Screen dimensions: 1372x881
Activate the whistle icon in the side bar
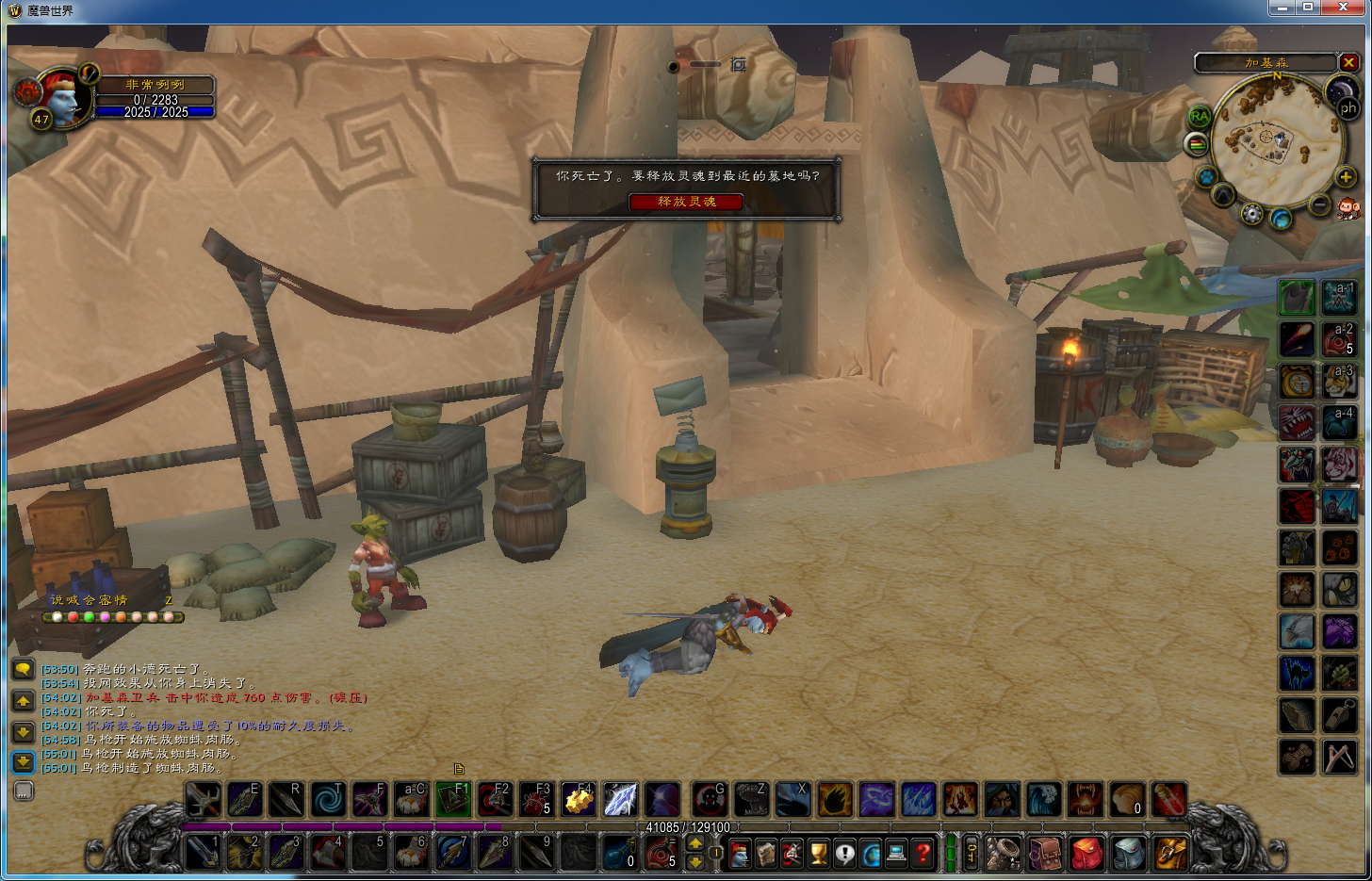pos(1339,716)
